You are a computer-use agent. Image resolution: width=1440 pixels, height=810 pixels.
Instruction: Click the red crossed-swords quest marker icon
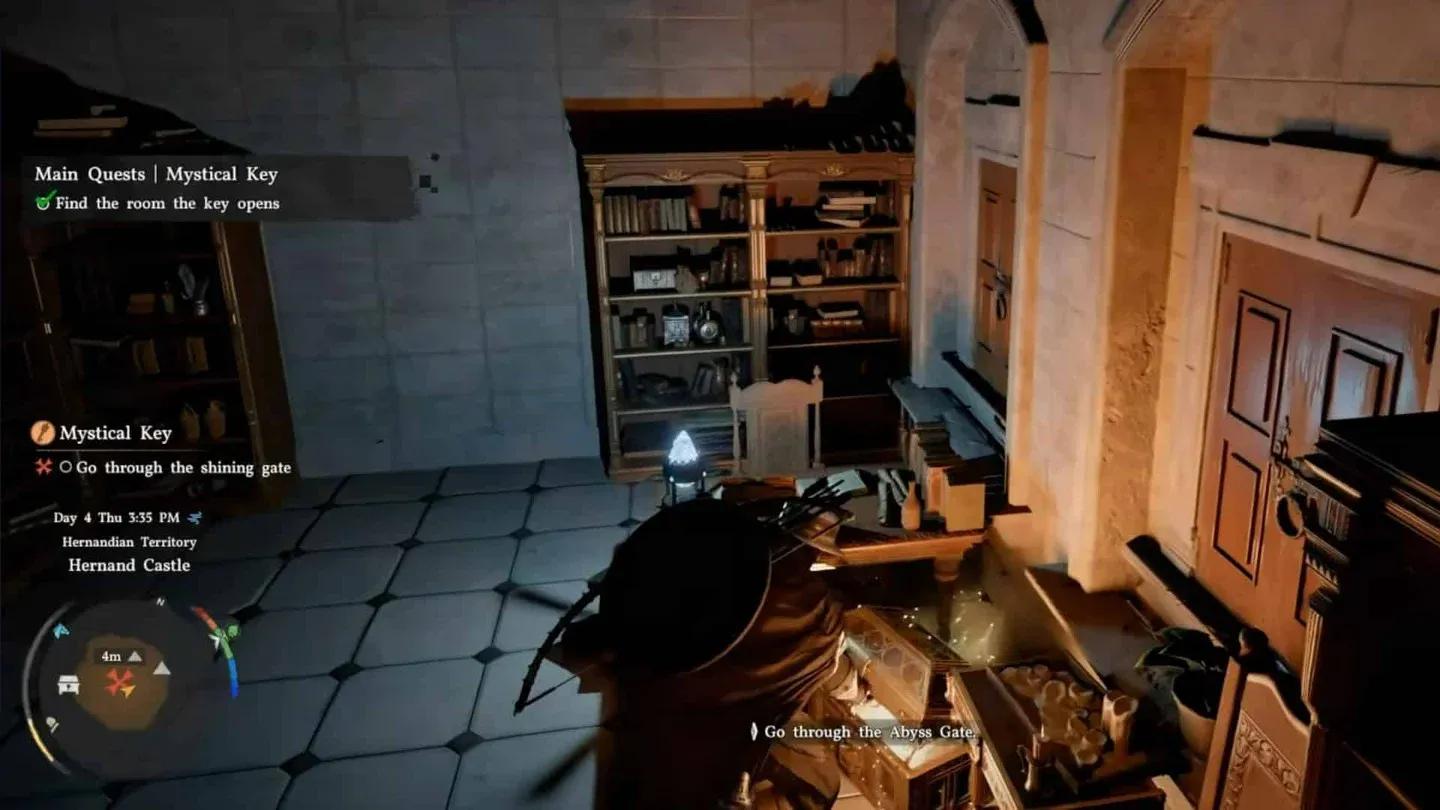point(43,467)
